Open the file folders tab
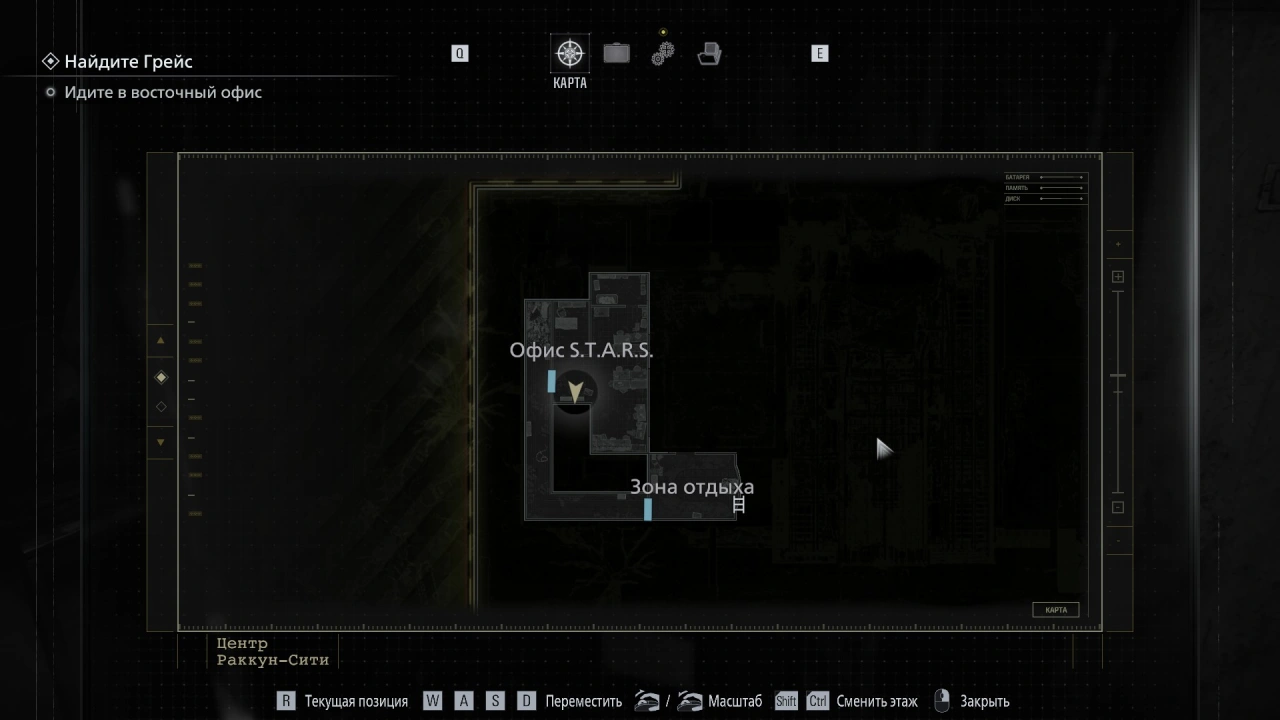The height and width of the screenshot is (720, 1280). pyautogui.click(x=709, y=54)
